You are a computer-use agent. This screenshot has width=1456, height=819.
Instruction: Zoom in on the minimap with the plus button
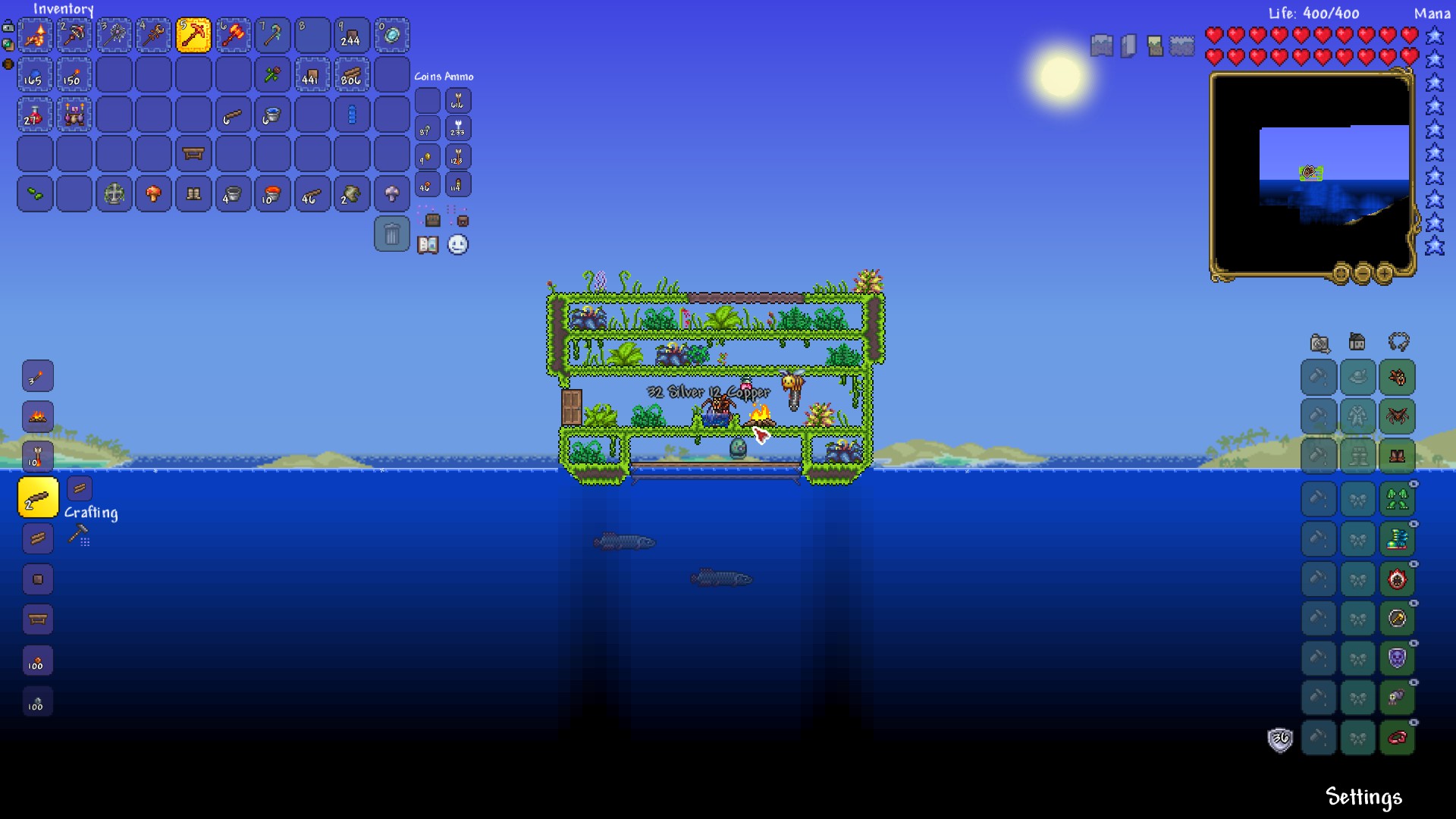coord(1385,274)
